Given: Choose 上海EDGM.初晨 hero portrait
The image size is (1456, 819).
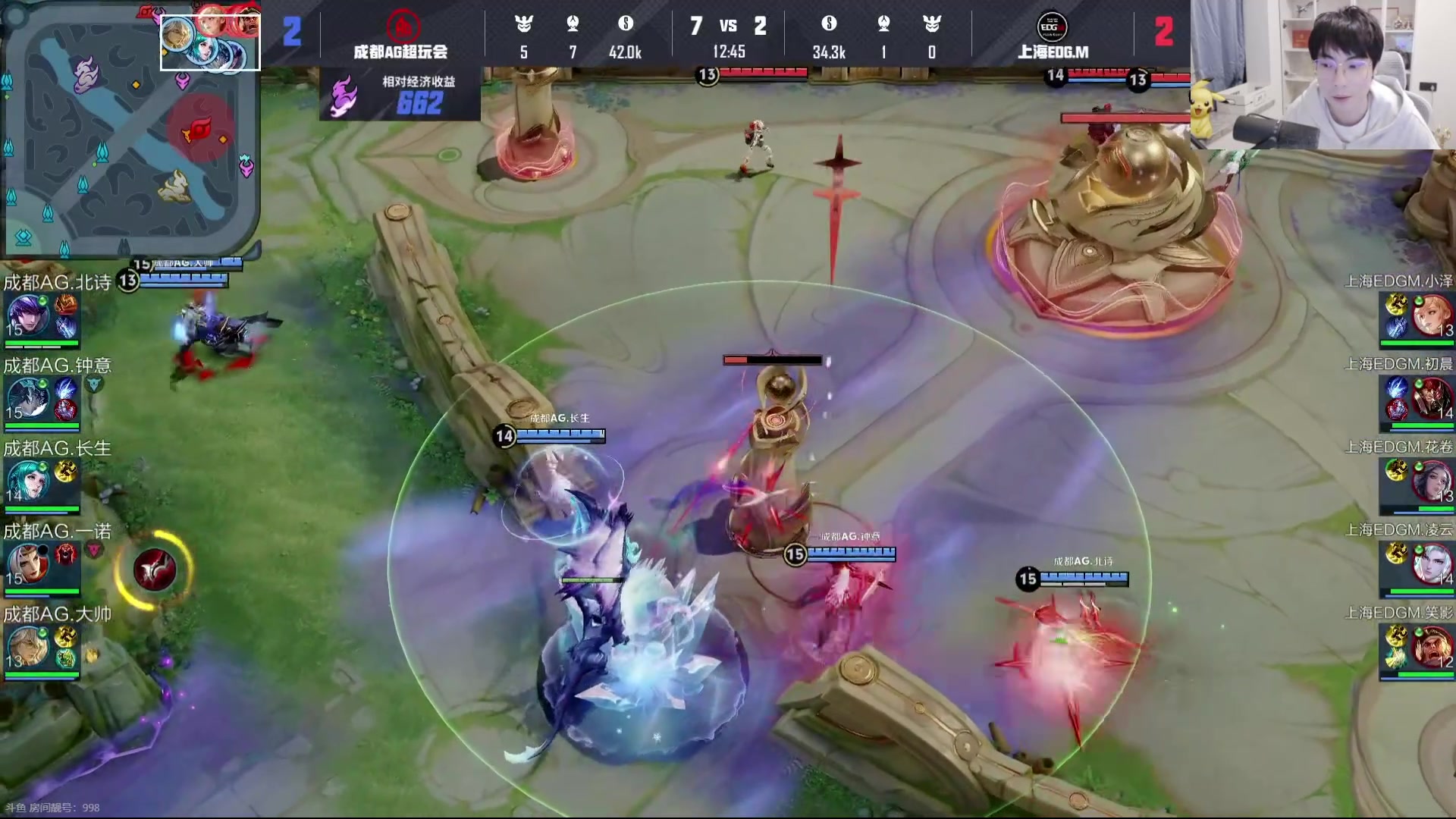Looking at the screenshot, I should (x=1432, y=399).
